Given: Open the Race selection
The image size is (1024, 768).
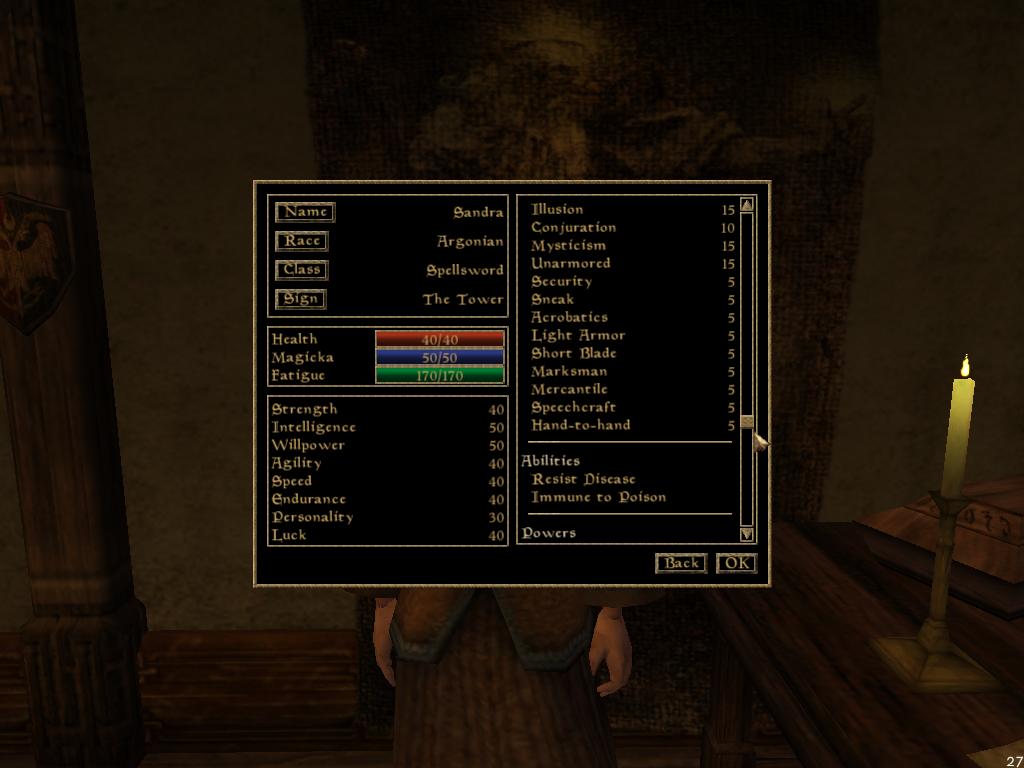Looking at the screenshot, I should (x=302, y=241).
